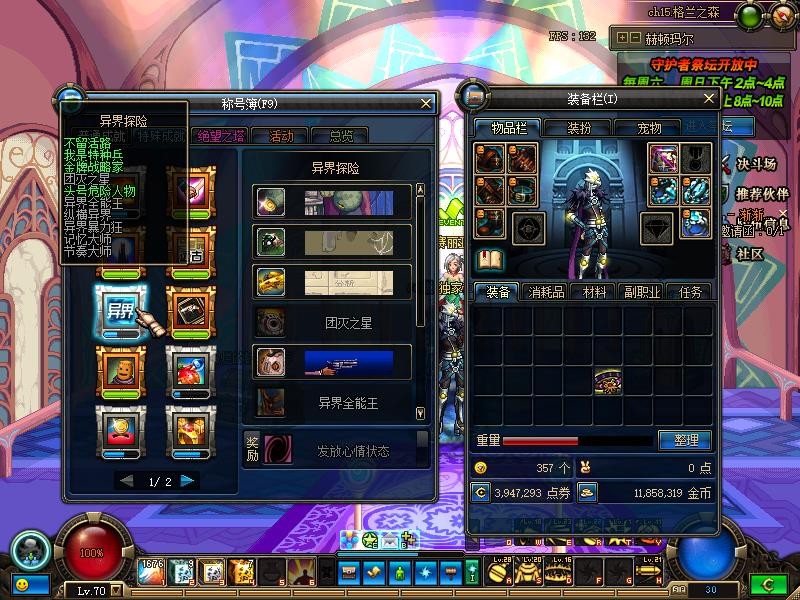Screen dimensions: 800x600
Task: Switch to the 宠物 pet tab
Action: coord(650,128)
